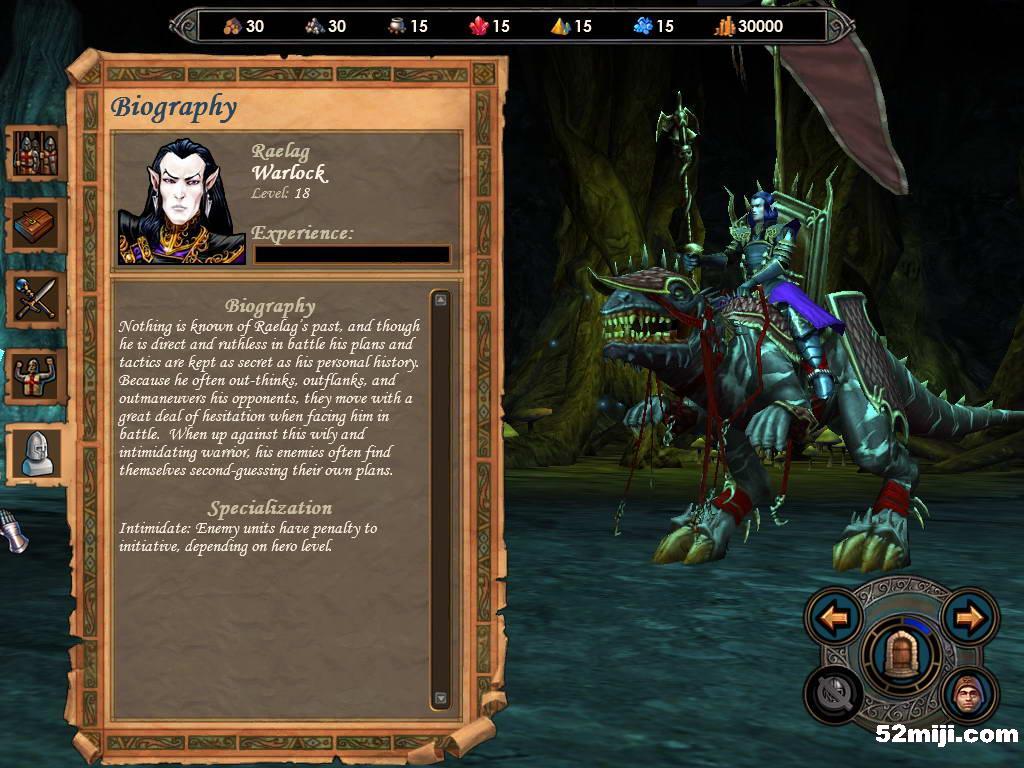The image size is (1024, 768).
Task: Go to previous hero with left arrow
Action: [834, 617]
